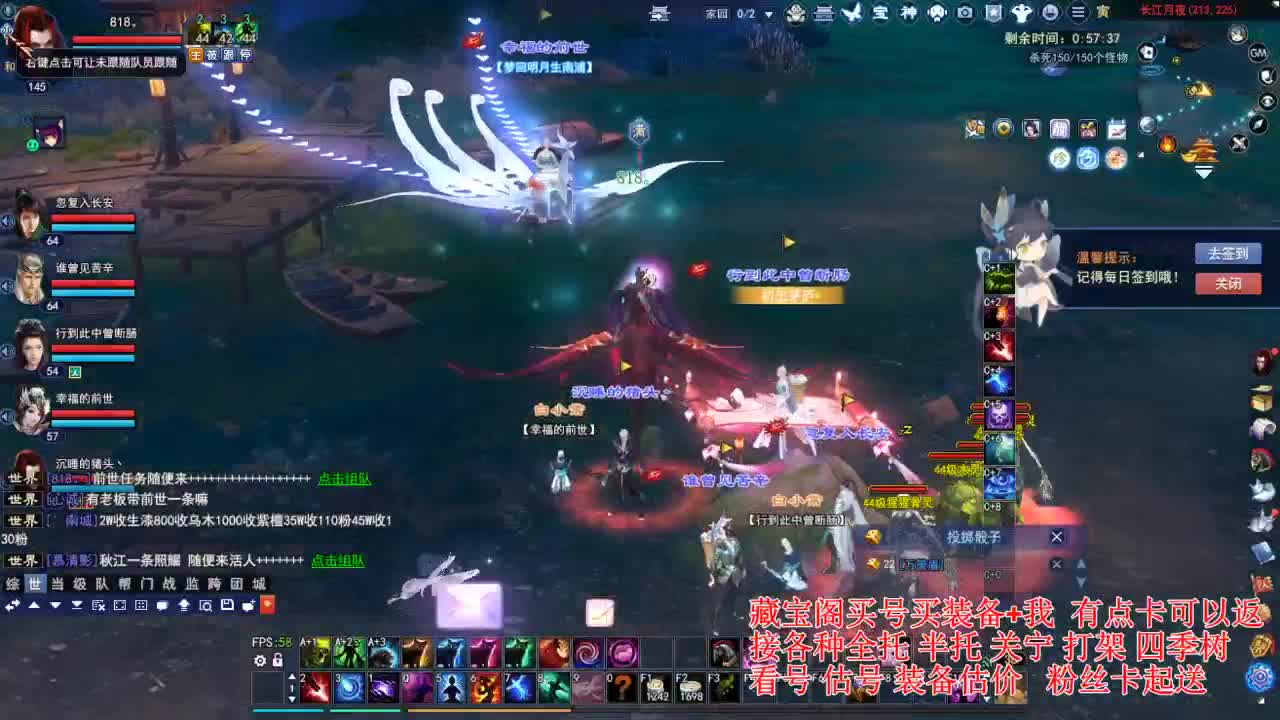Image resolution: width=1280 pixels, height=720 pixels.
Task: Toggle the eye visibility icon above the minimap
Action: click(1266, 101)
